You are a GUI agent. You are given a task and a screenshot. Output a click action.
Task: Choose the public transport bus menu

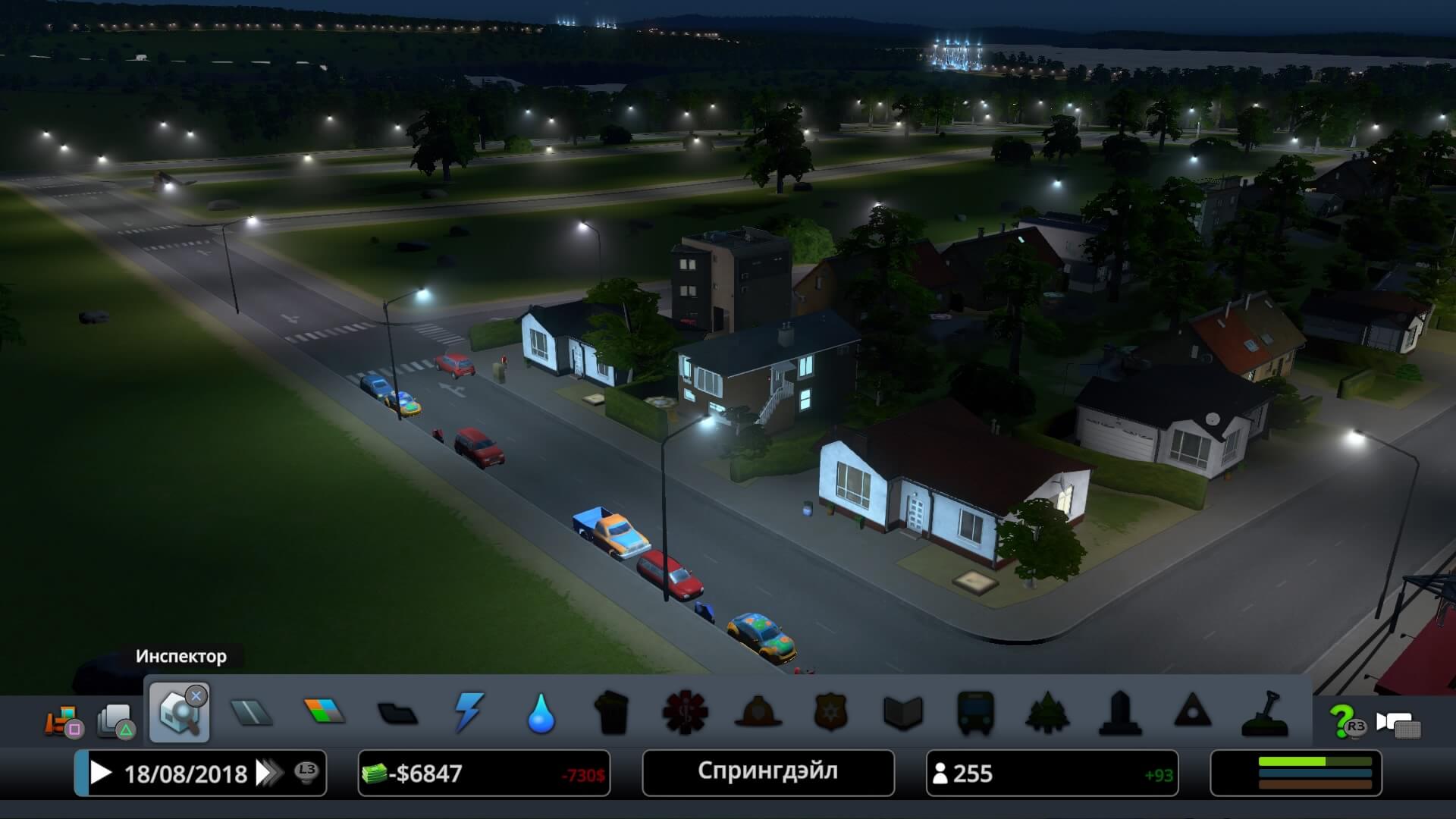pyautogui.click(x=975, y=713)
